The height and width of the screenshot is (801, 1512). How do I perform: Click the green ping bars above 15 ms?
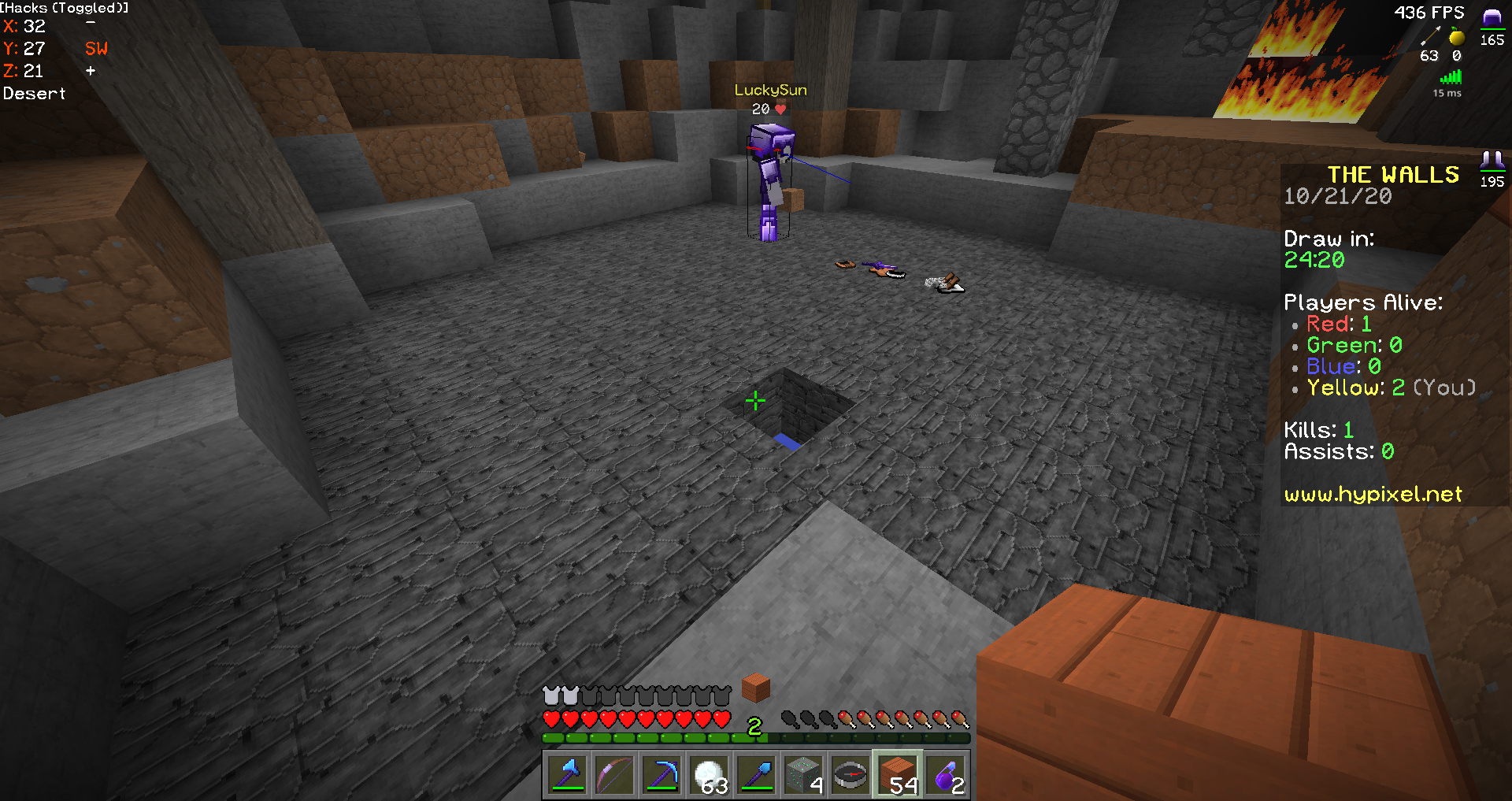[x=1449, y=76]
